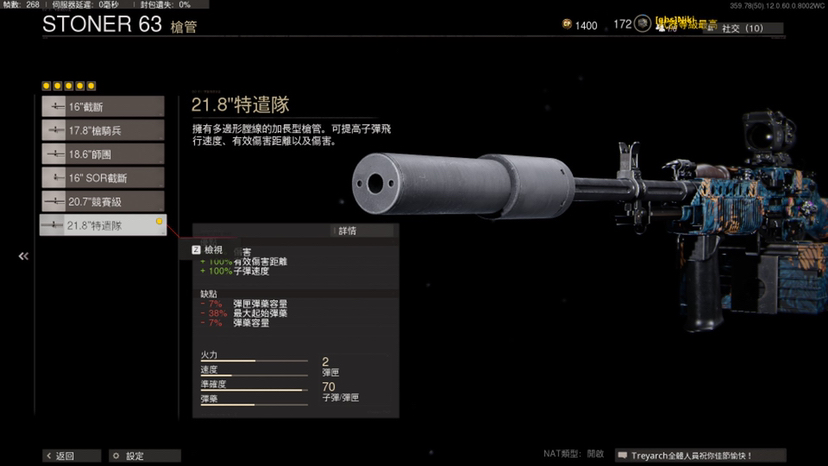Viewport: 828px width, 466px height.
Task: Click the COD Points coin icon
Action: [567, 26]
